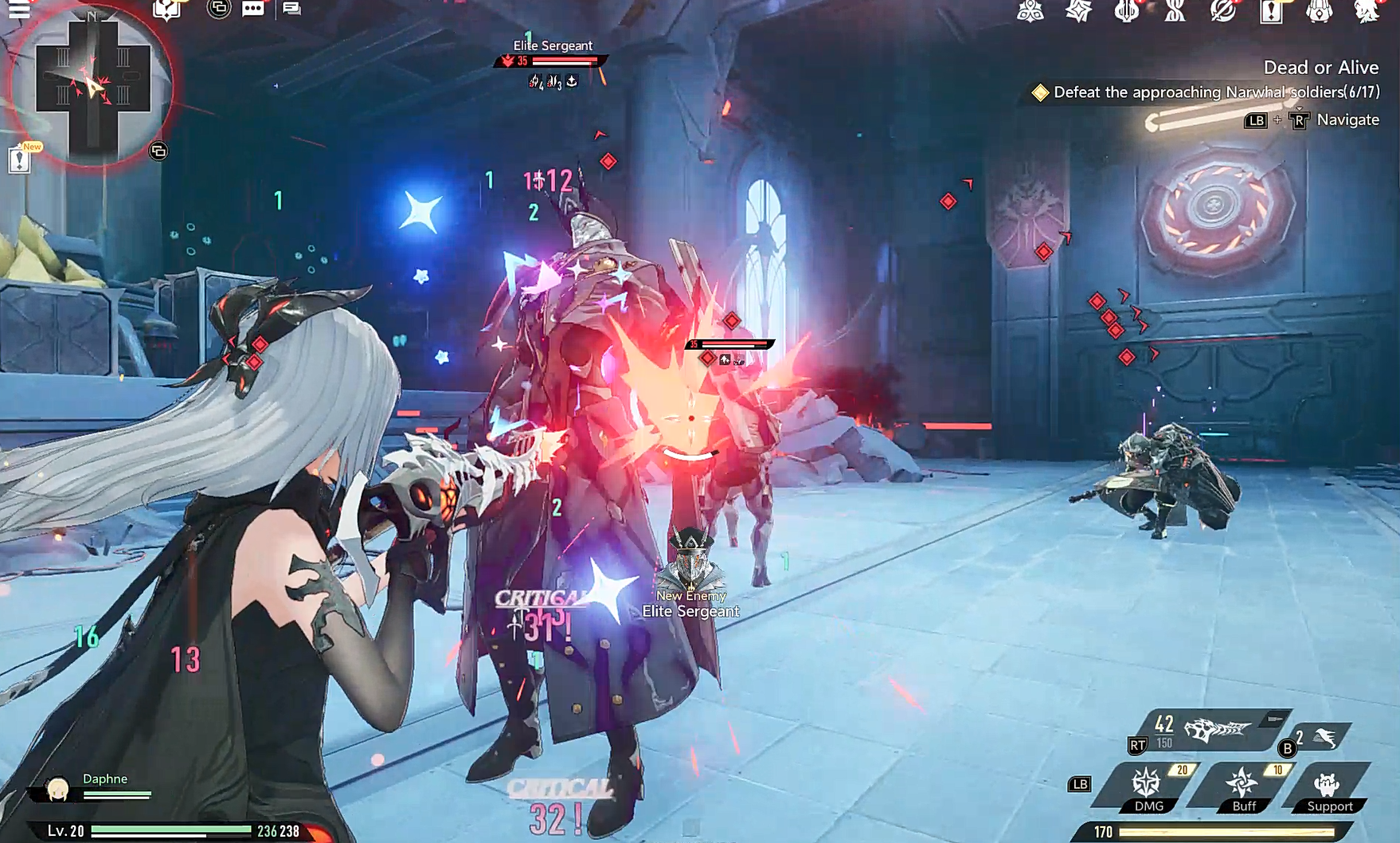The height and width of the screenshot is (843, 1400).
Task: Open the three-petal trefoil menu icon
Action: click(1030, 11)
